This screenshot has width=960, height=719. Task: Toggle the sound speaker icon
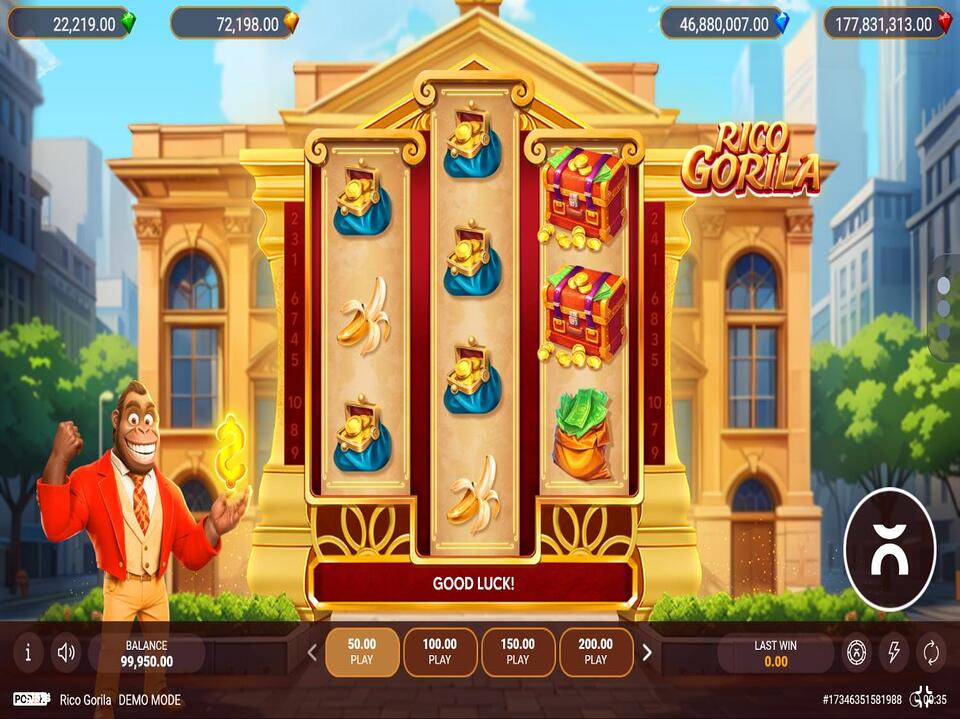pyautogui.click(x=67, y=653)
